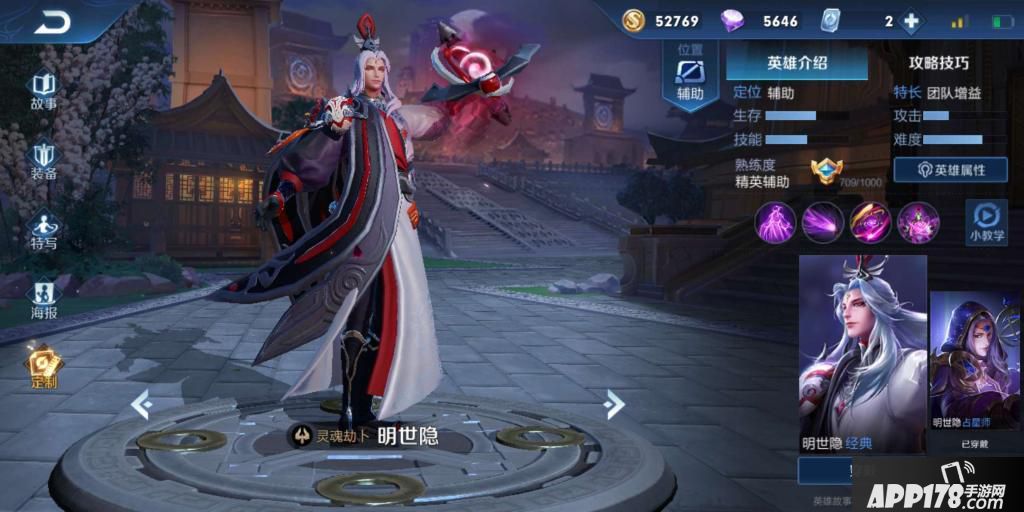Select the 英雄介绍 hero introduction tab
1024x512 pixels.
pos(797,63)
